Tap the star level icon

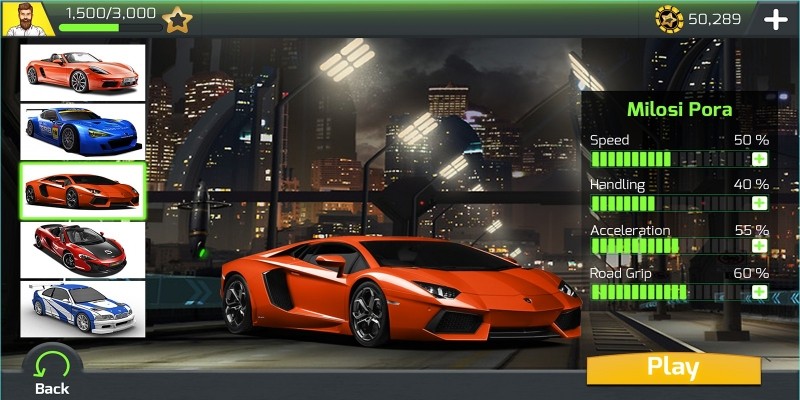[177, 19]
